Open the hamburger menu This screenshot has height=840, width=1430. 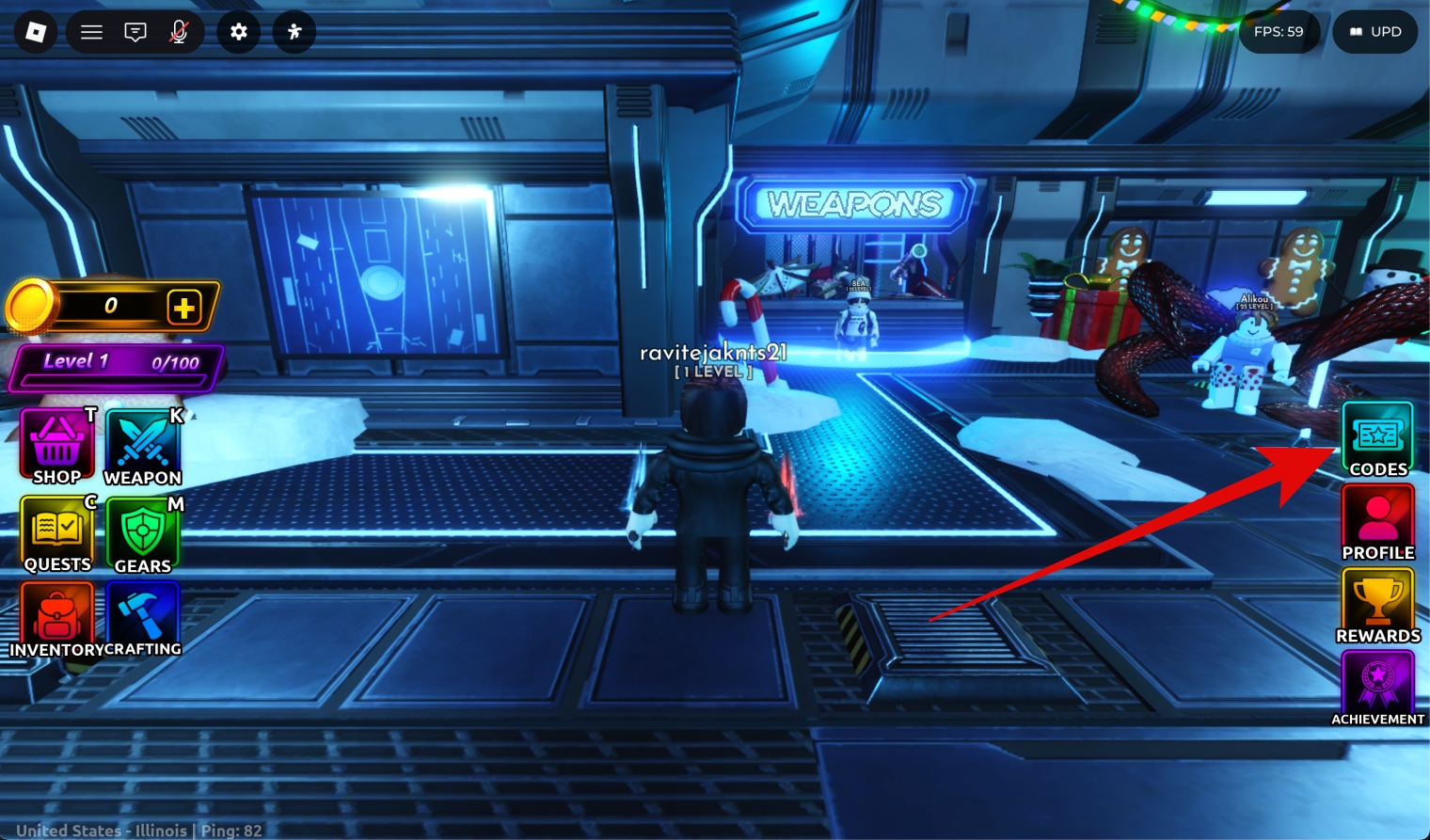point(91,31)
